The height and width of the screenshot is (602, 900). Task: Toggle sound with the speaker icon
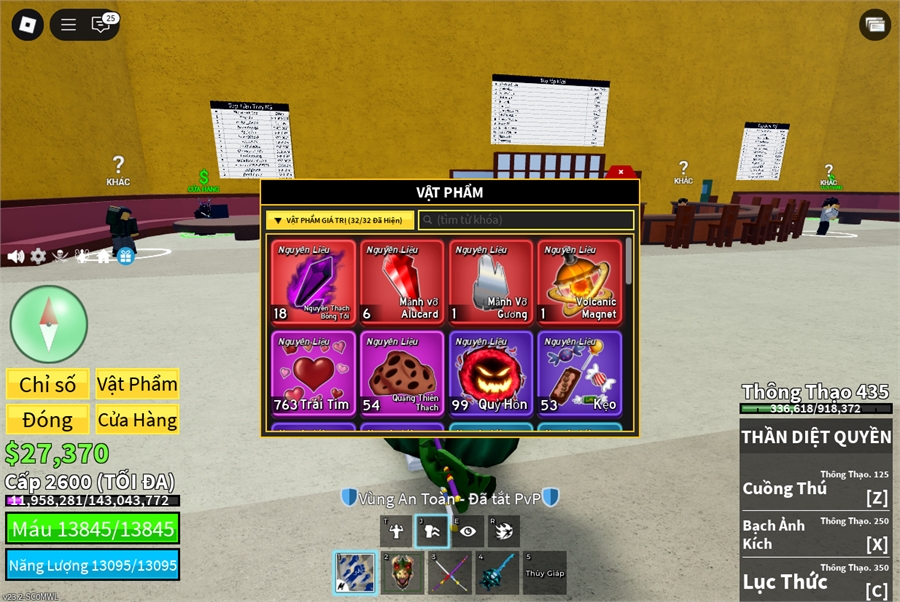tap(16, 256)
